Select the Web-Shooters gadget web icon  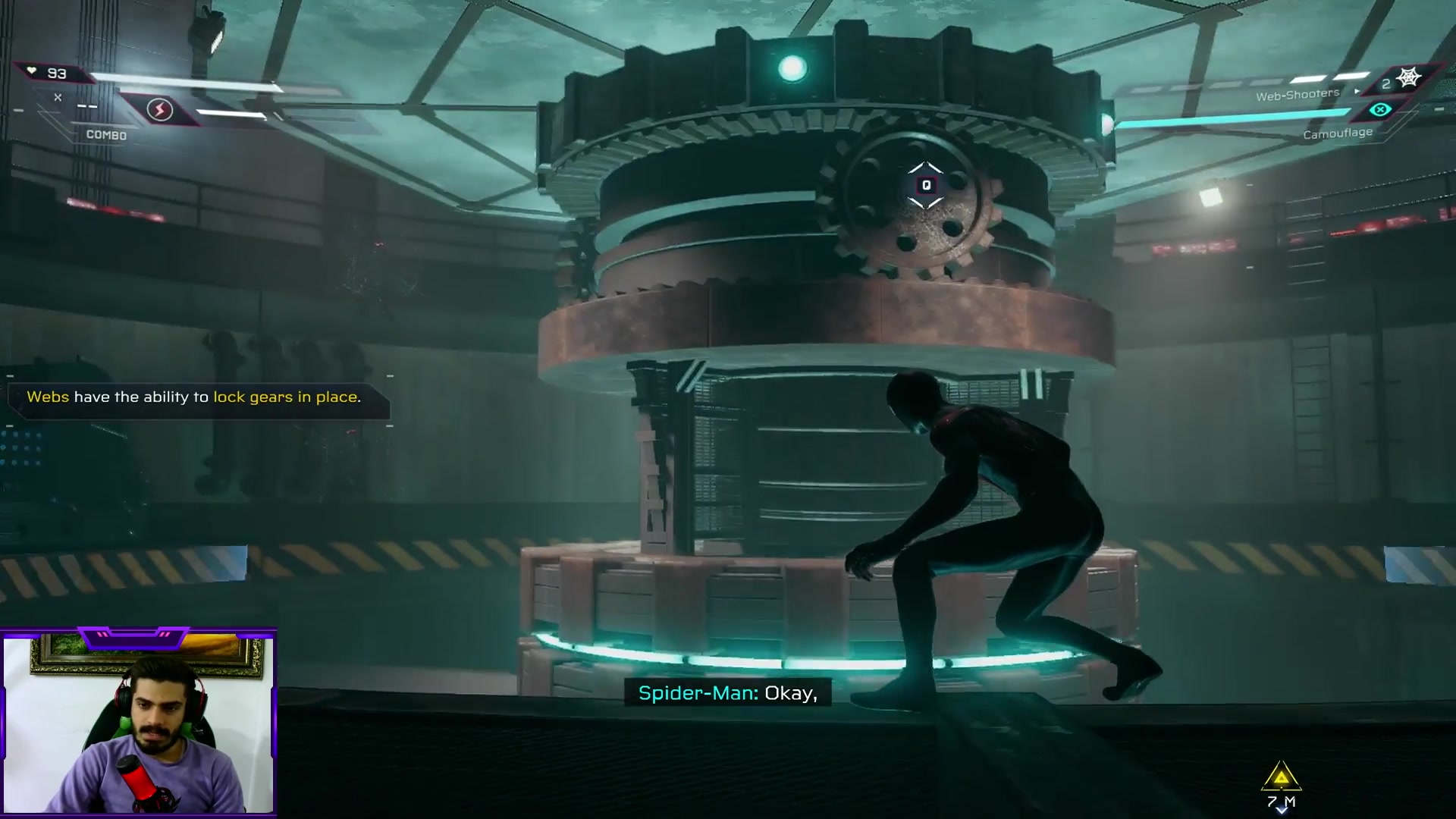tap(1408, 78)
